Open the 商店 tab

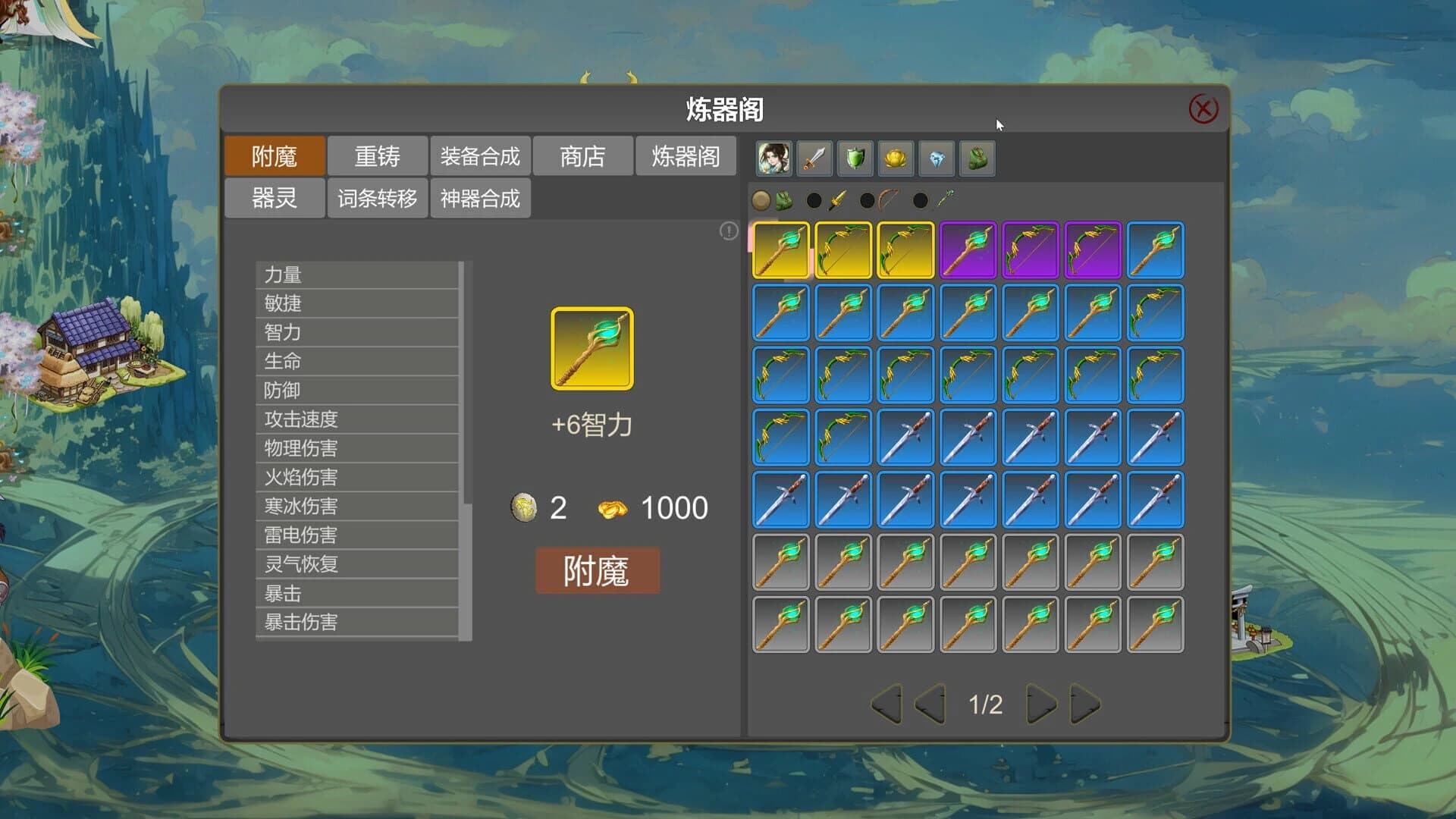[x=584, y=155]
